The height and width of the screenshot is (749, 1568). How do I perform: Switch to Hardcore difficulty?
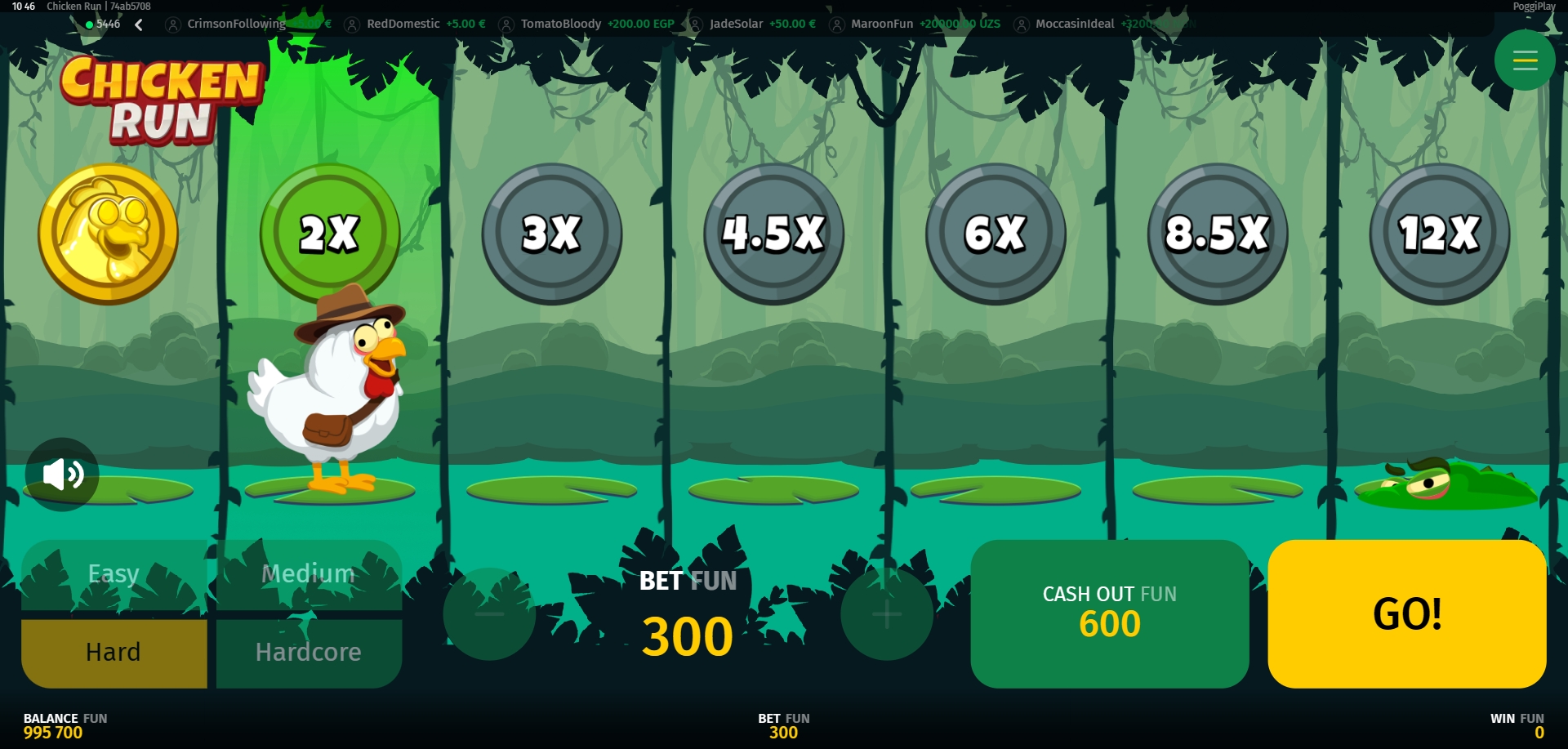pyautogui.click(x=309, y=653)
